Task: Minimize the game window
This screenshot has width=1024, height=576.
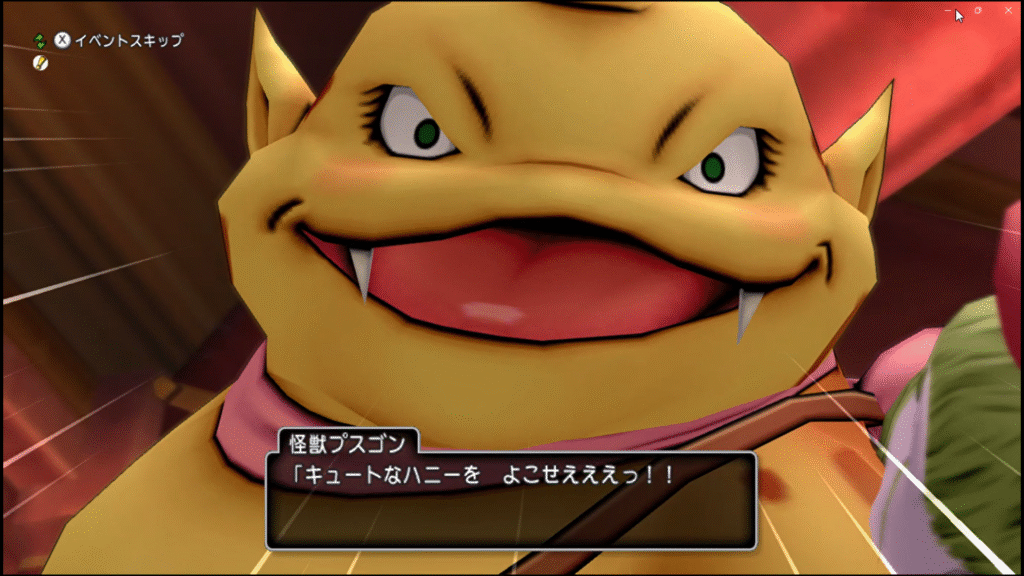Action: 949,10
